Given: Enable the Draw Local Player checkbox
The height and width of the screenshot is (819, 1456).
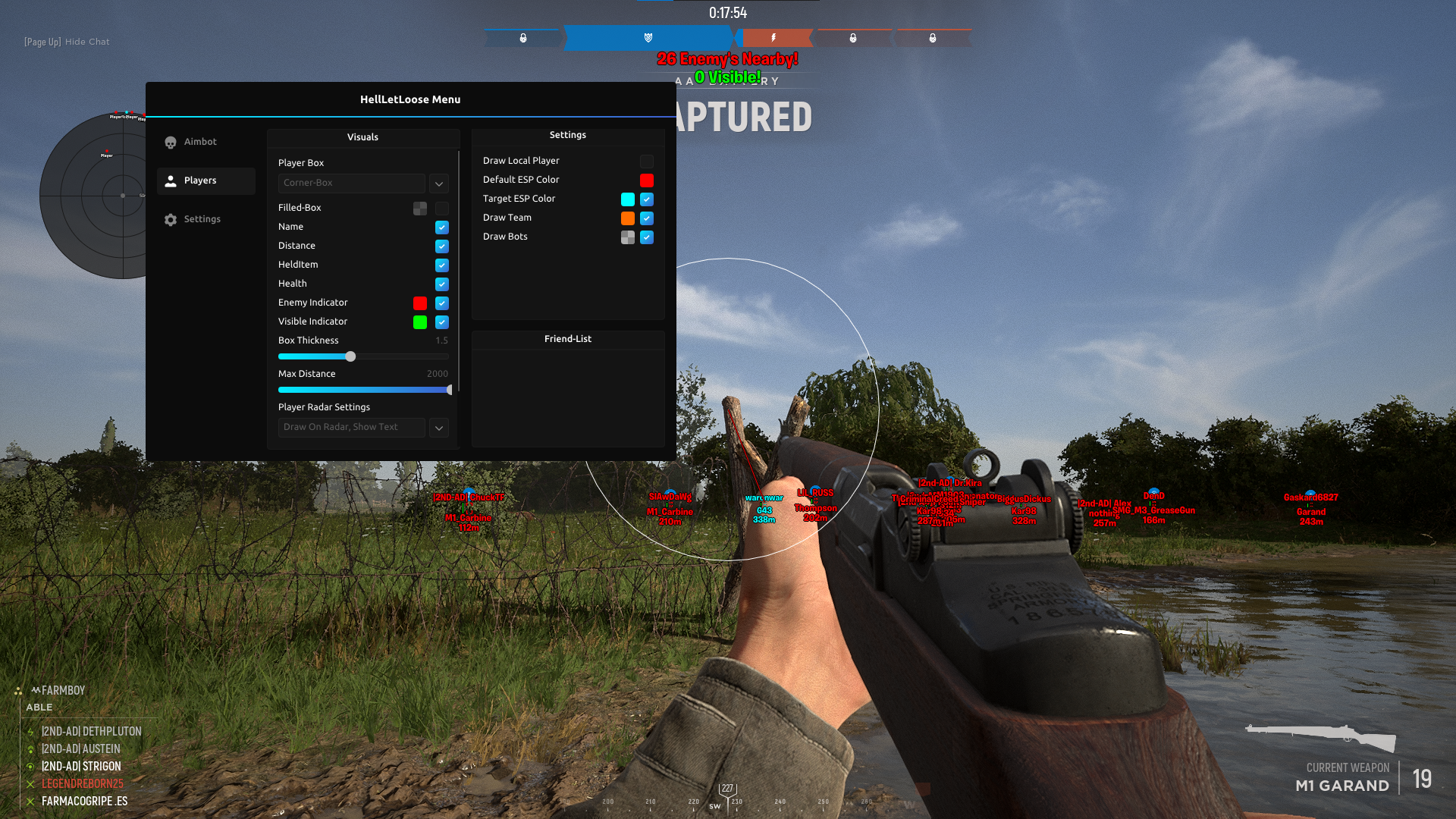Looking at the screenshot, I should click(647, 162).
